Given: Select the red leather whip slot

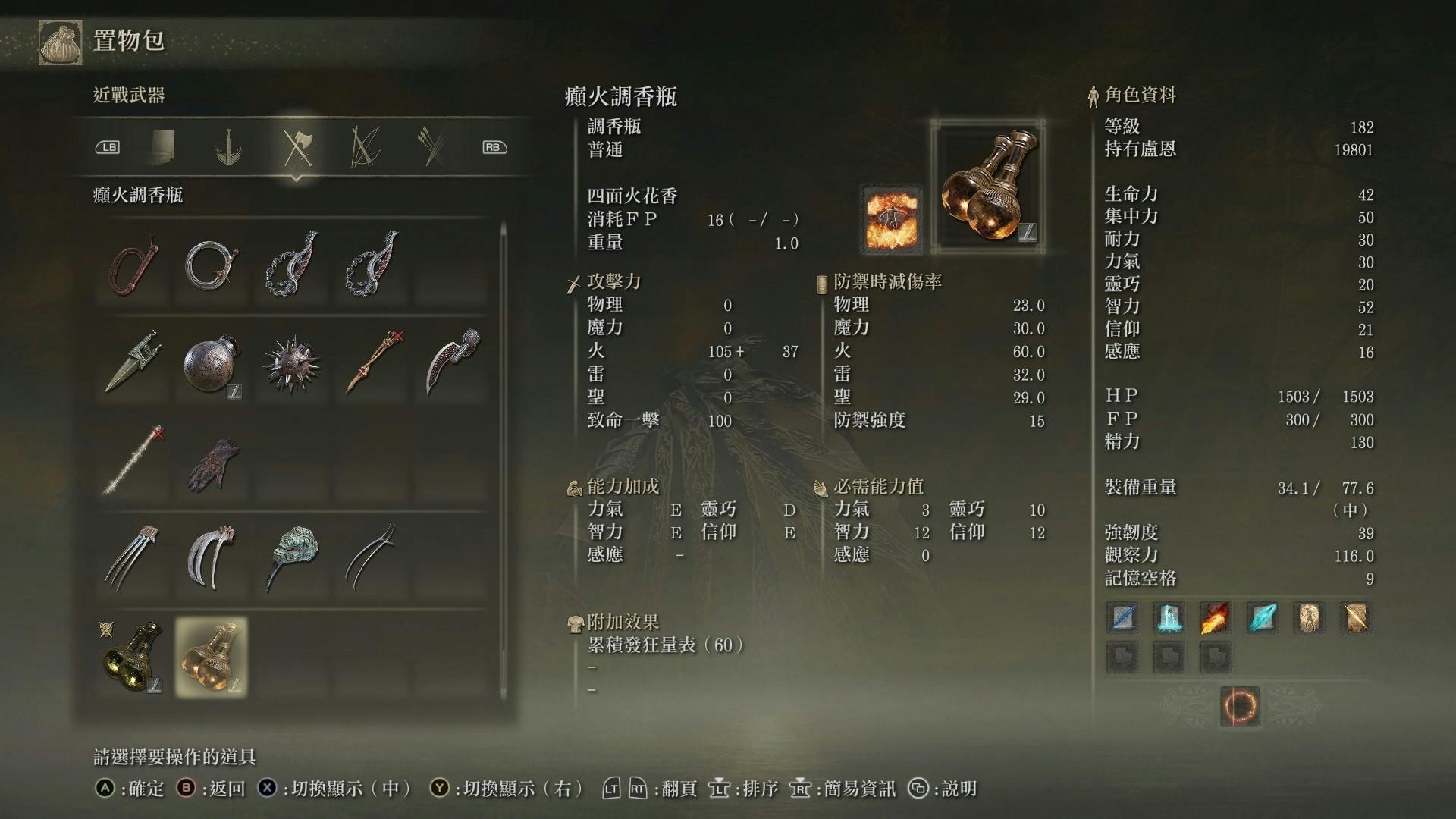Looking at the screenshot, I should pos(134,265).
